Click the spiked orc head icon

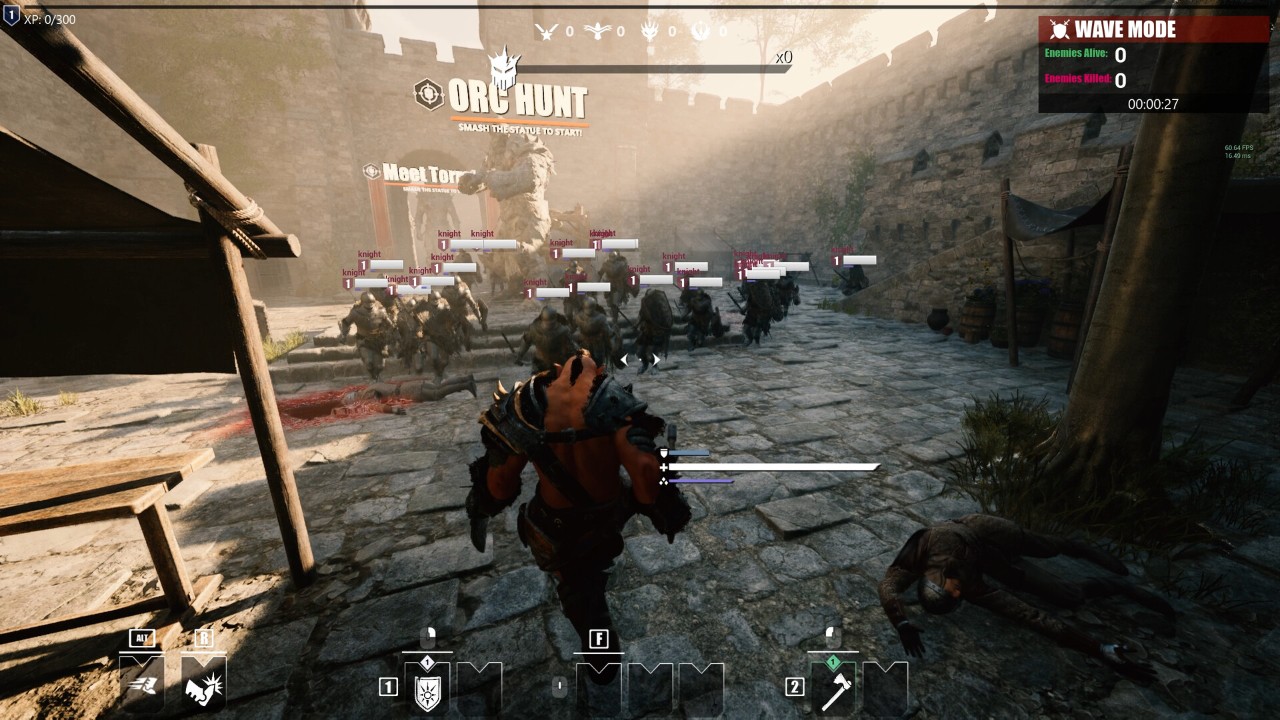coord(504,70)
